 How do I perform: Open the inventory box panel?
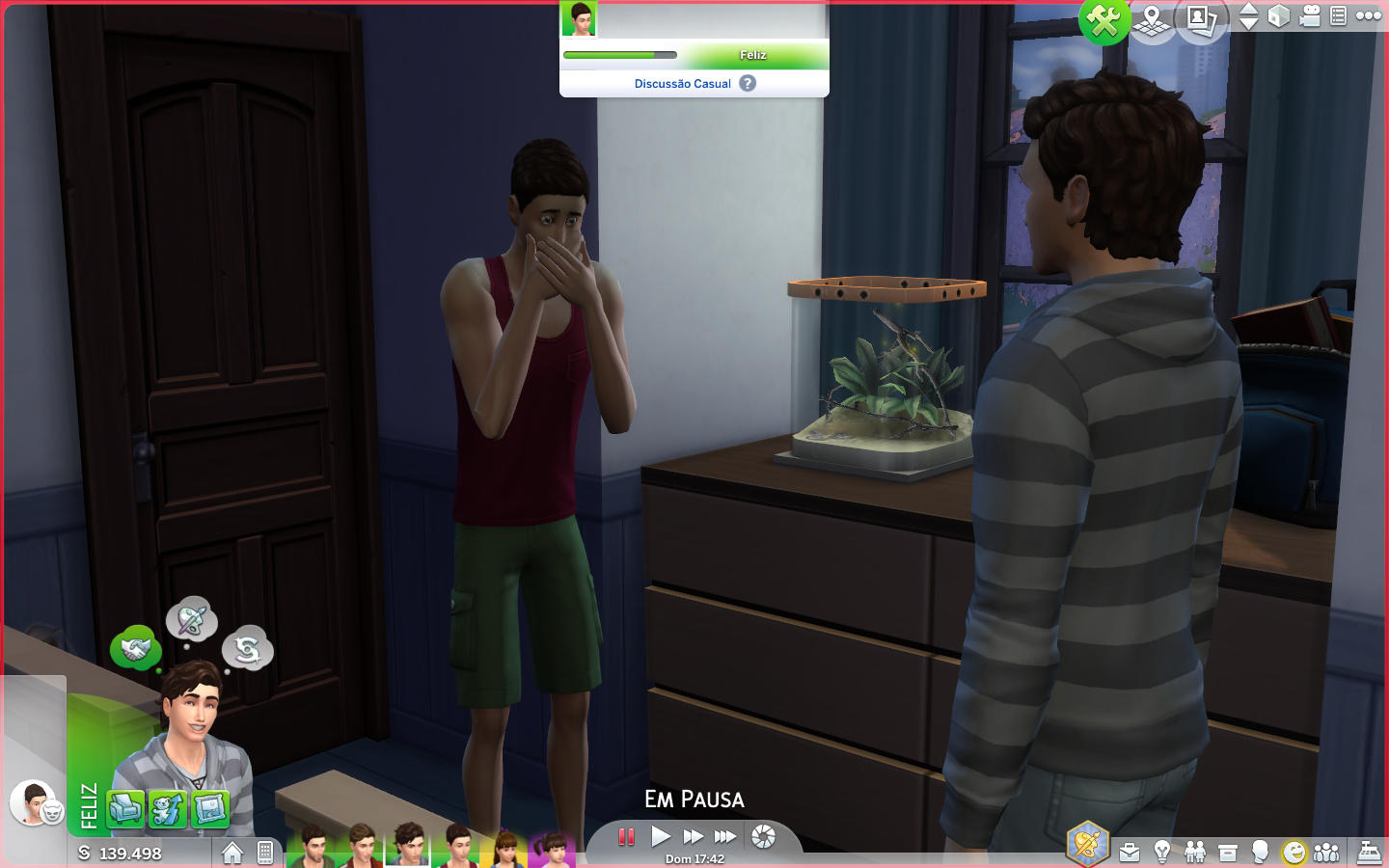coord(1228,853)
